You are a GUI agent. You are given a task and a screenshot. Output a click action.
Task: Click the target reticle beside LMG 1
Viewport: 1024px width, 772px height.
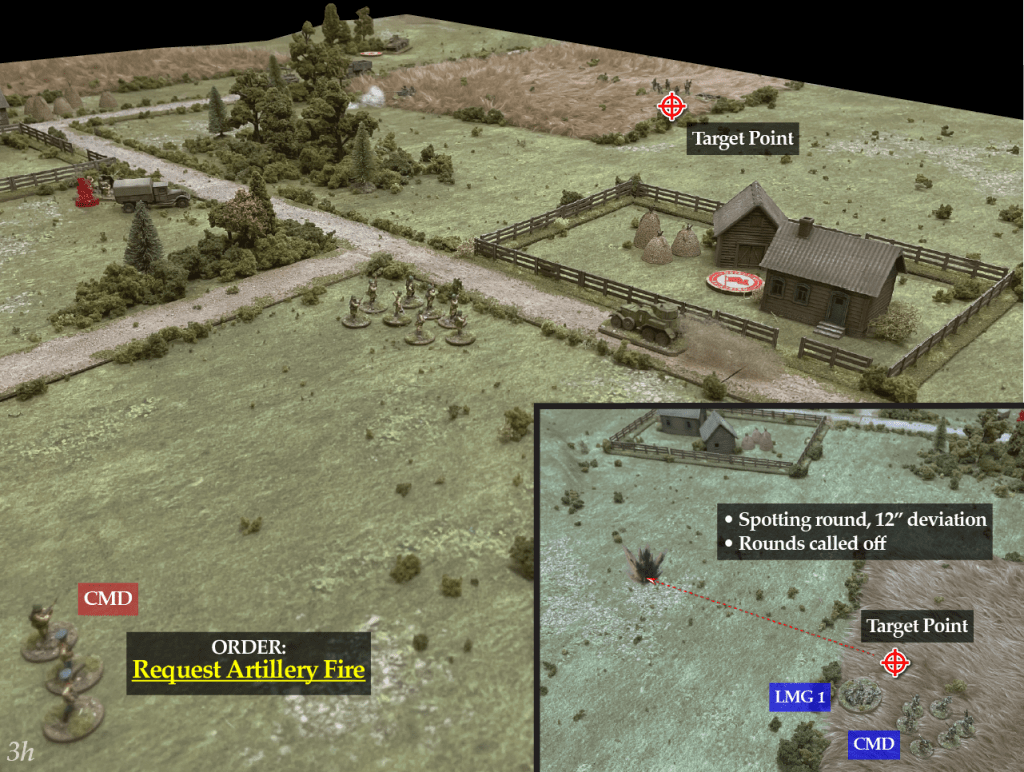click(x=895, y=661)
